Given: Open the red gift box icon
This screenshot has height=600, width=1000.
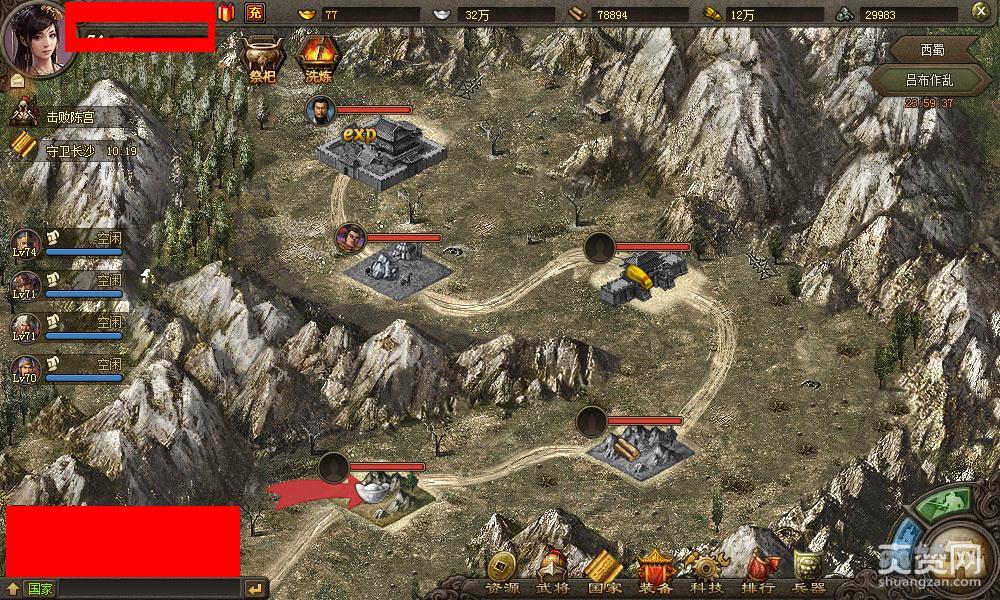Looking at the screenshot, I should click(x=226, y=13).
